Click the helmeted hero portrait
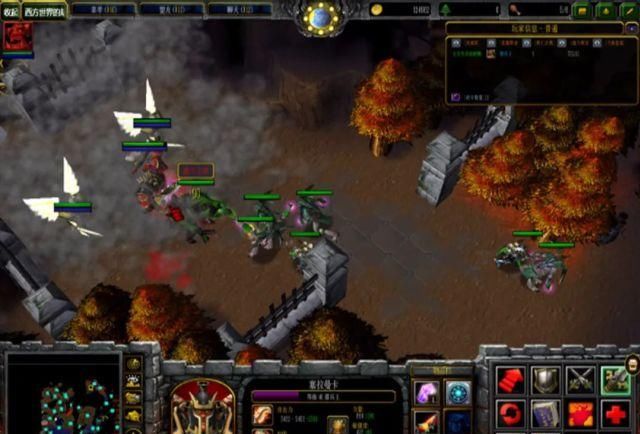Screen dimensions: 640x434 click(203, 405)
